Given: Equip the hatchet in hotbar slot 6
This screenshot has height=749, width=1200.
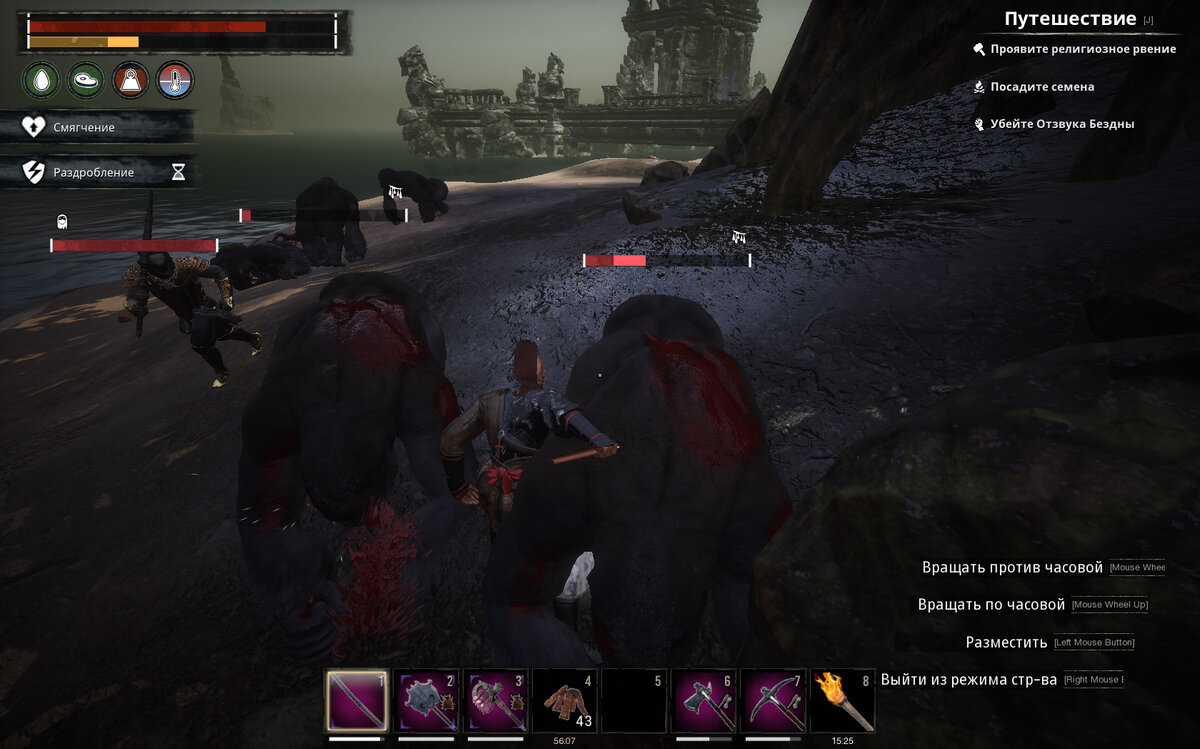Looking at the screenshot, I should 703,701.
